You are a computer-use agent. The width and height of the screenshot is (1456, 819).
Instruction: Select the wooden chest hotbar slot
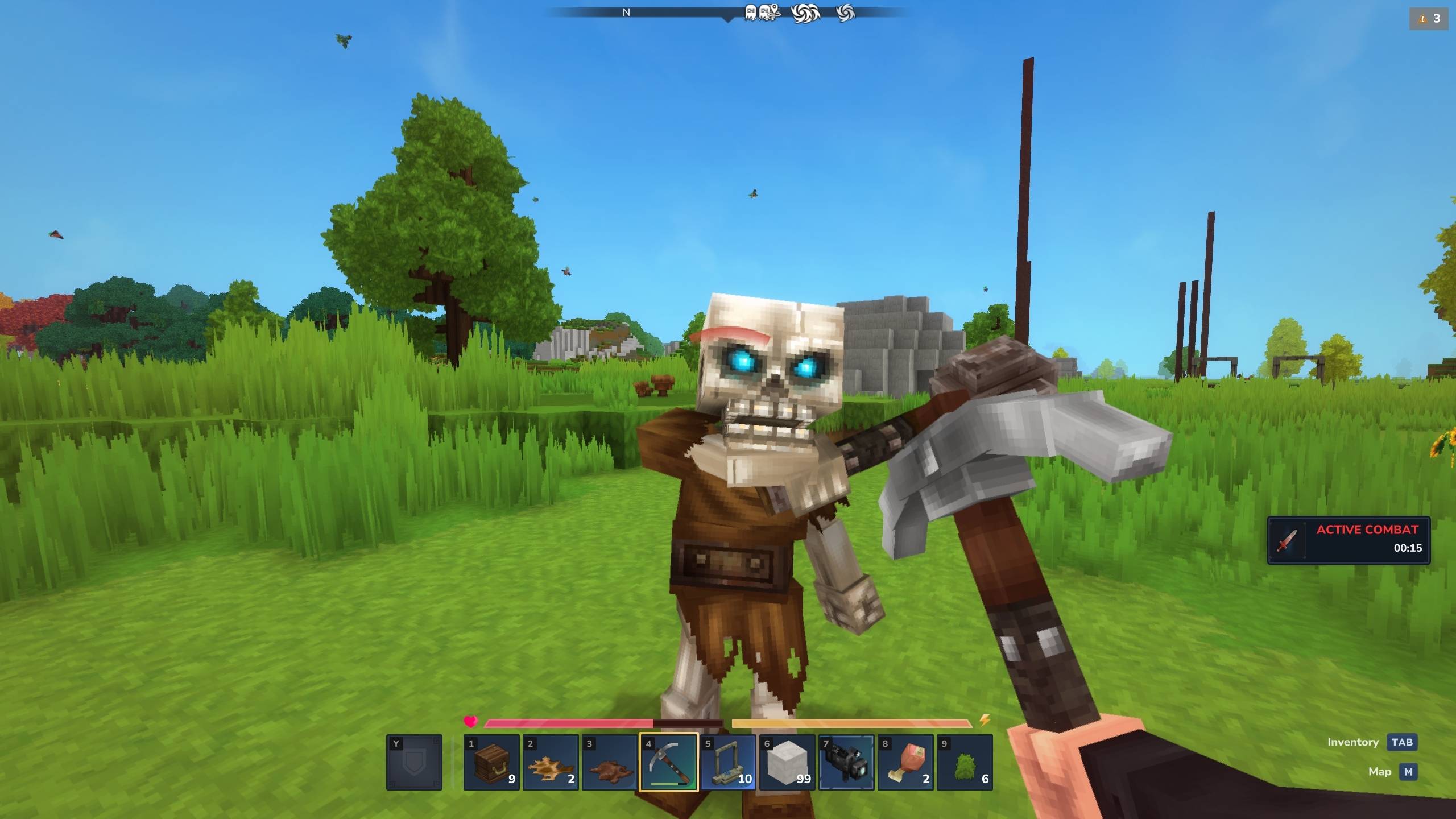pos(491,762)
